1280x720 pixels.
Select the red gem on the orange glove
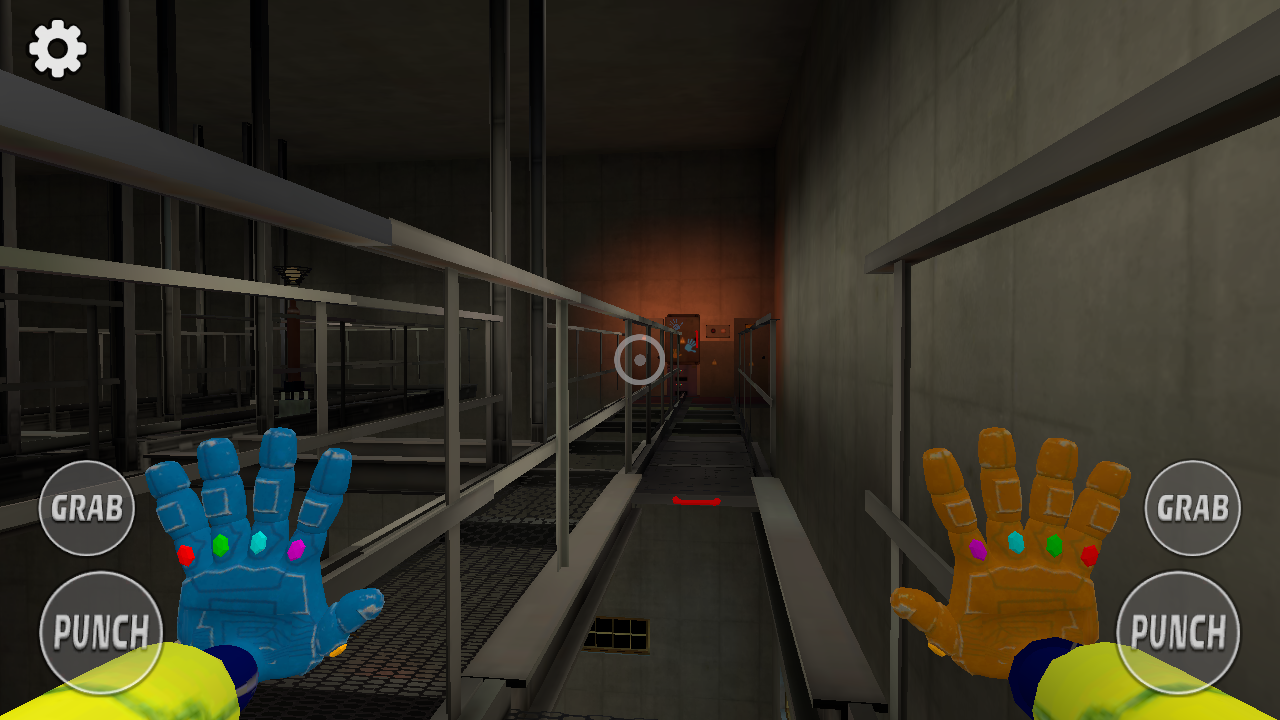point(1089,555)
